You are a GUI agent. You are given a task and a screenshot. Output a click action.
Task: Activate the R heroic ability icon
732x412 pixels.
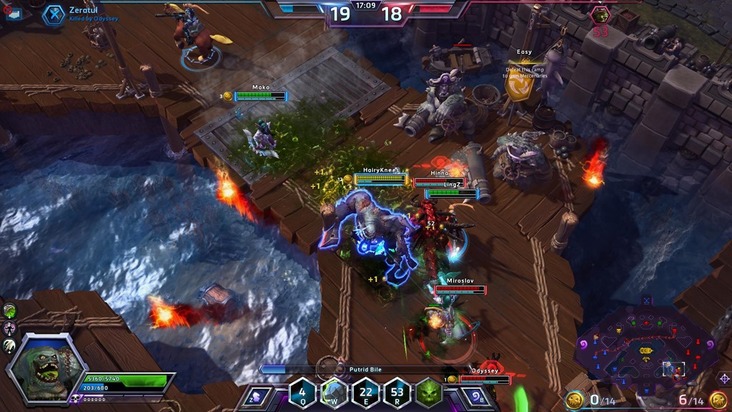(x=398, y=392)
